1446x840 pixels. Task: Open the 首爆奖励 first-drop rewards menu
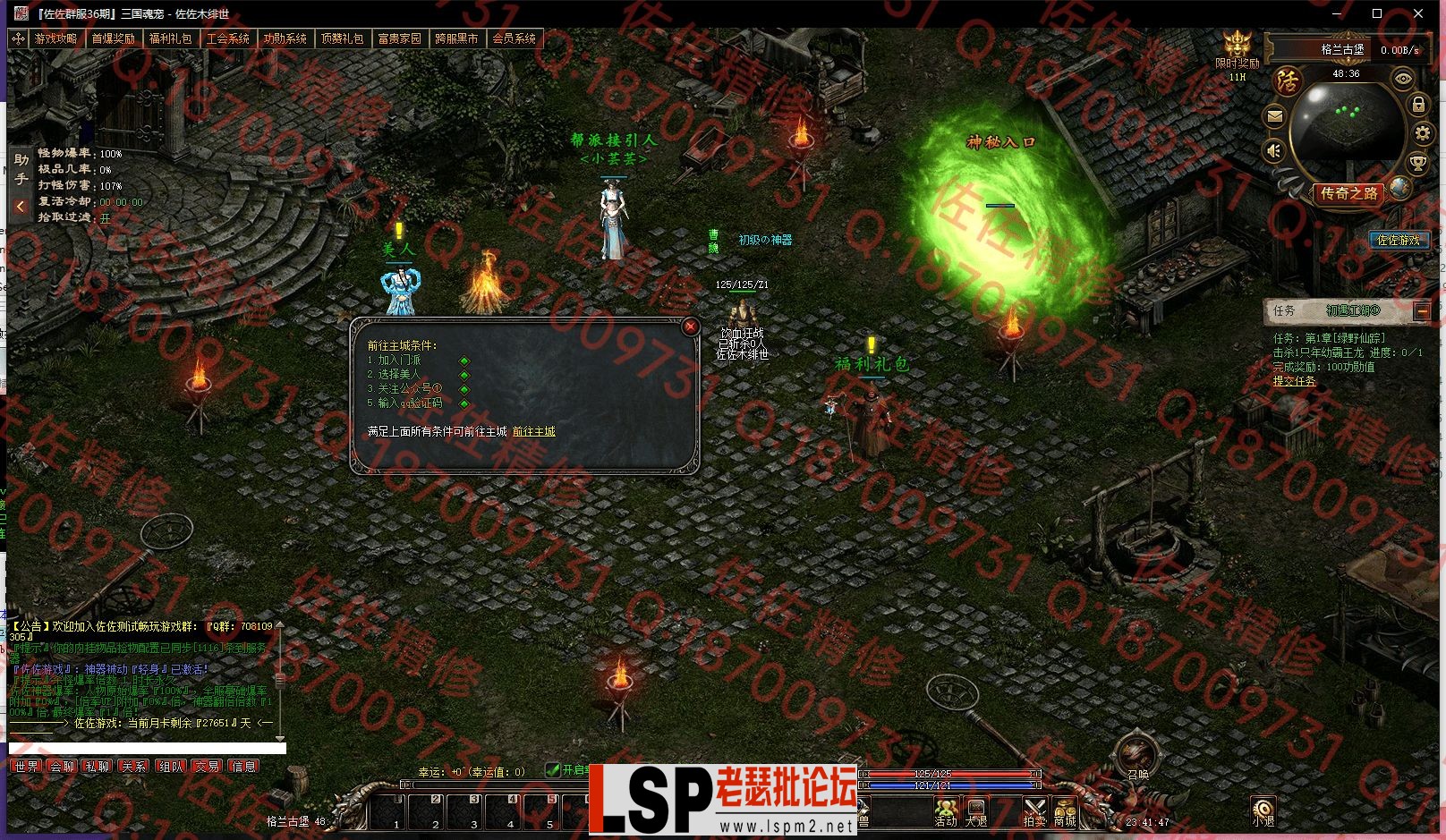113,38
